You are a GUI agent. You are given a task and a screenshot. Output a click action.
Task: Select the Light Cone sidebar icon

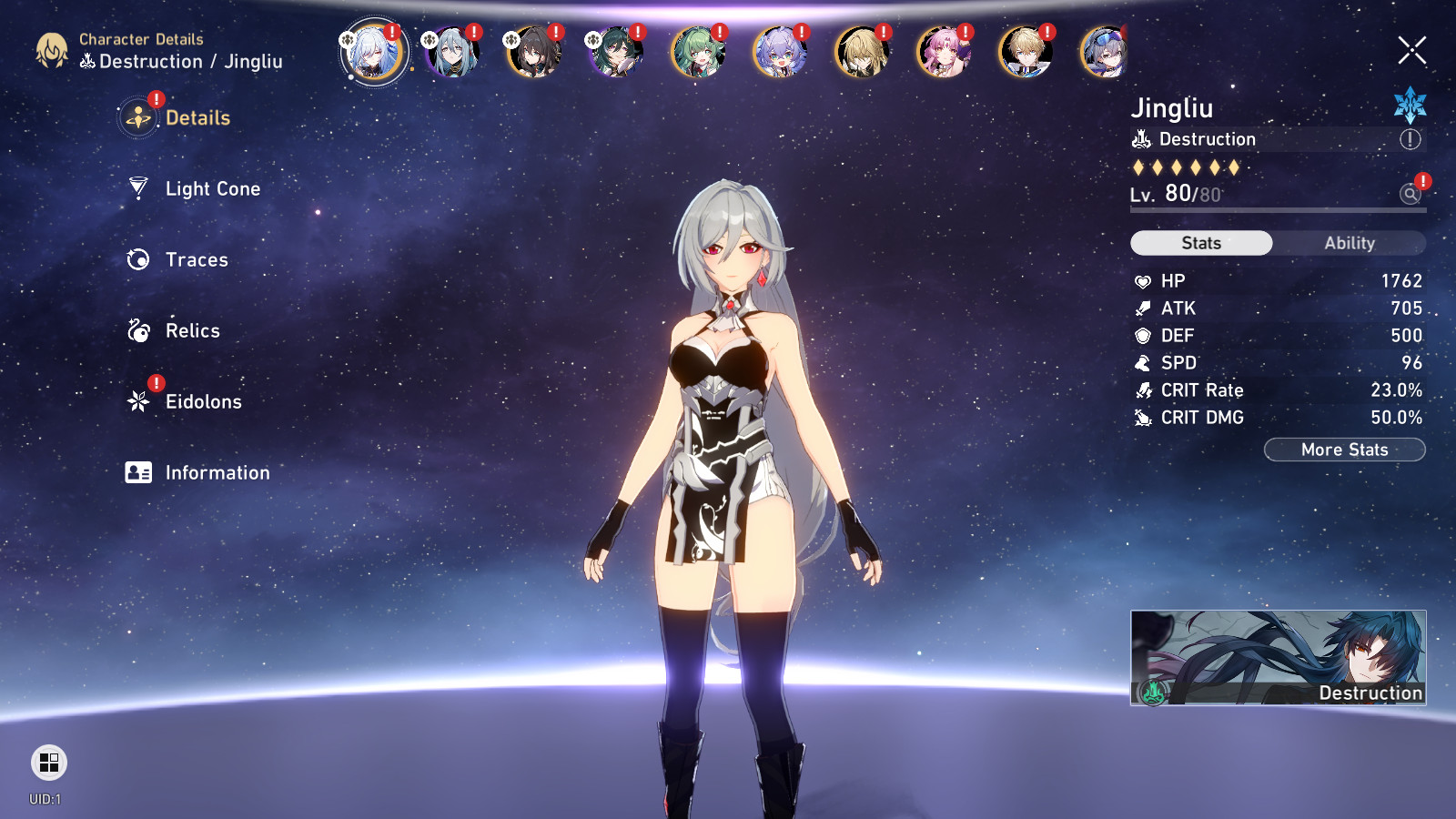[137, 188]
